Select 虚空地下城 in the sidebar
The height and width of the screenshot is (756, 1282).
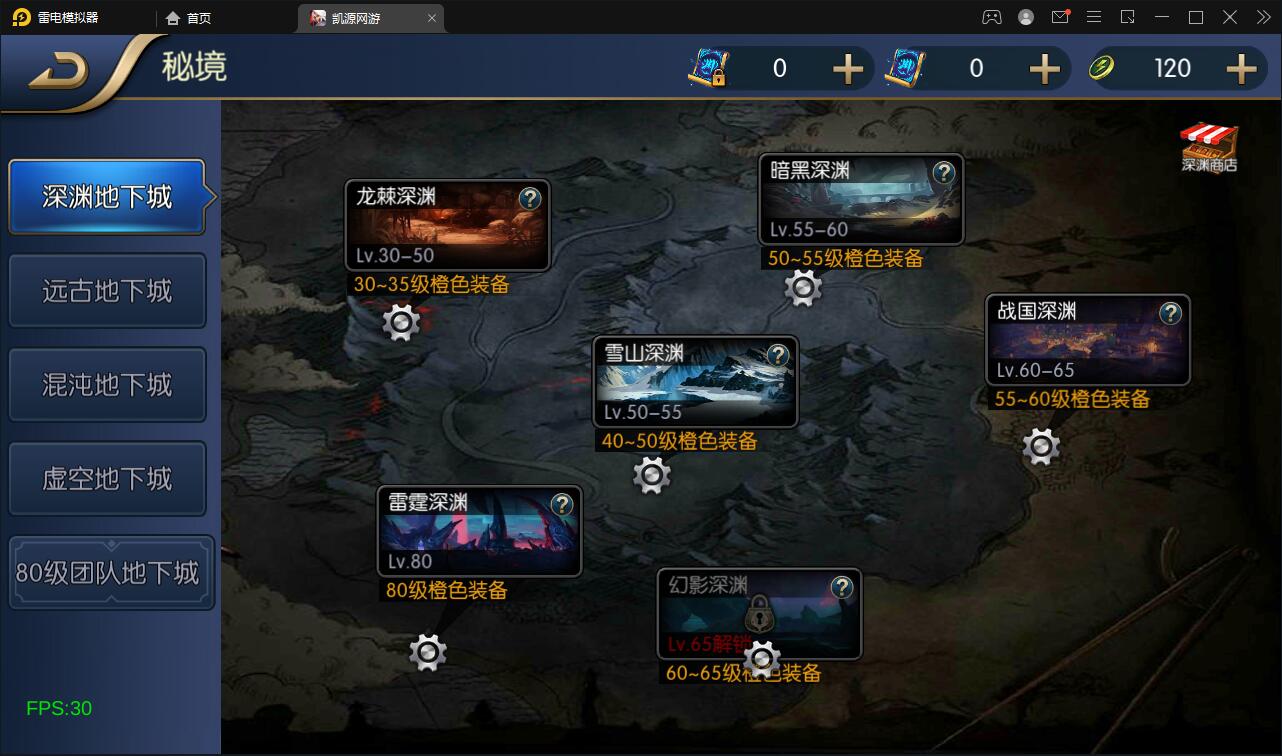point(107,478)
